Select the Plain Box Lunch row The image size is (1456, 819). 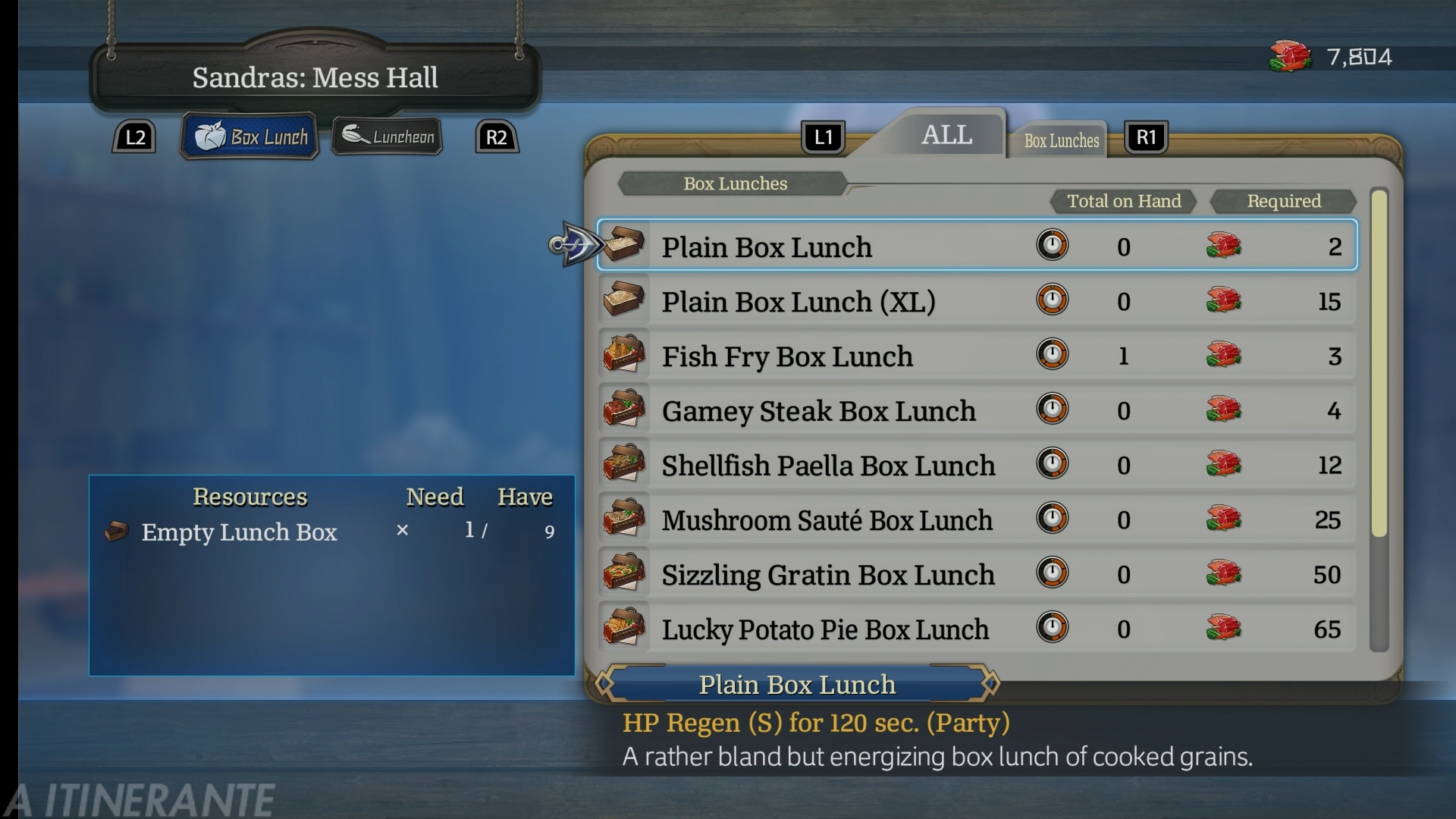[x=977, y=246]
